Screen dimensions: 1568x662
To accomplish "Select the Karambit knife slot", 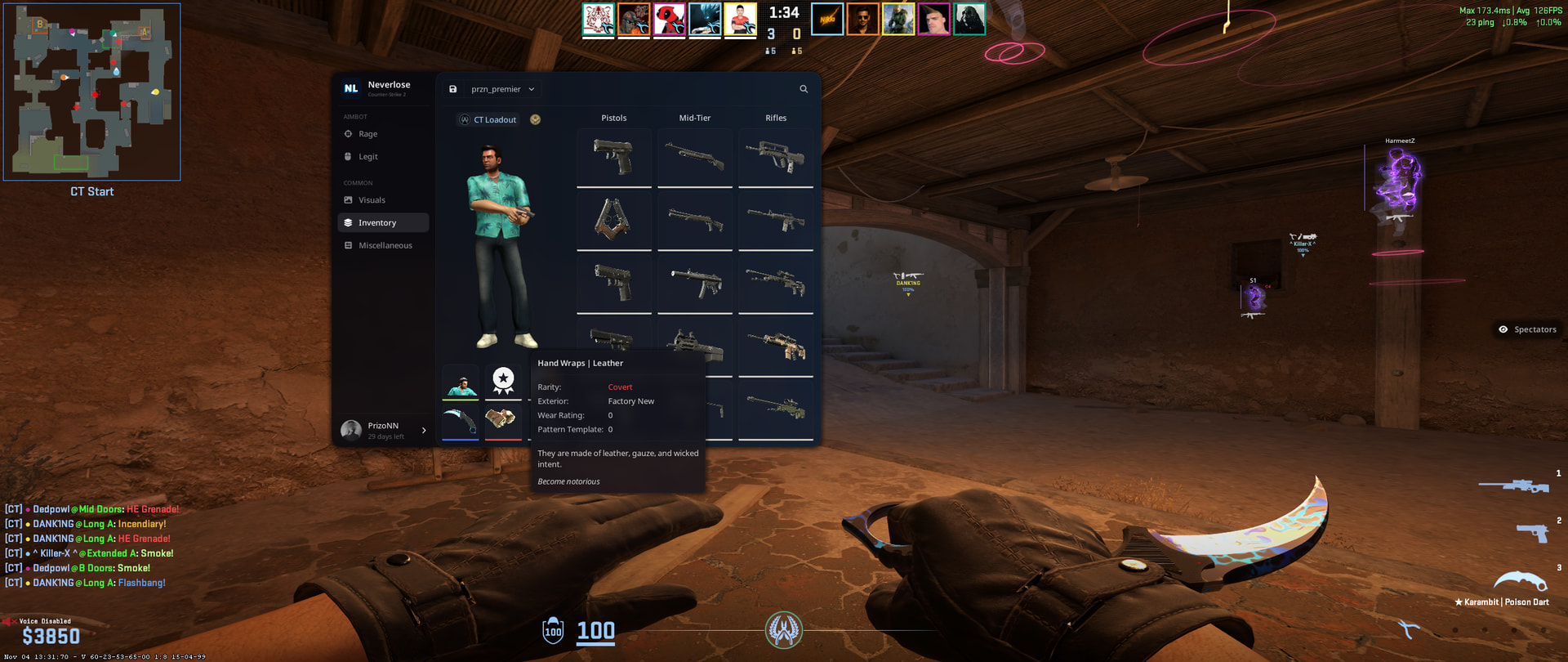I will point(461,421).
